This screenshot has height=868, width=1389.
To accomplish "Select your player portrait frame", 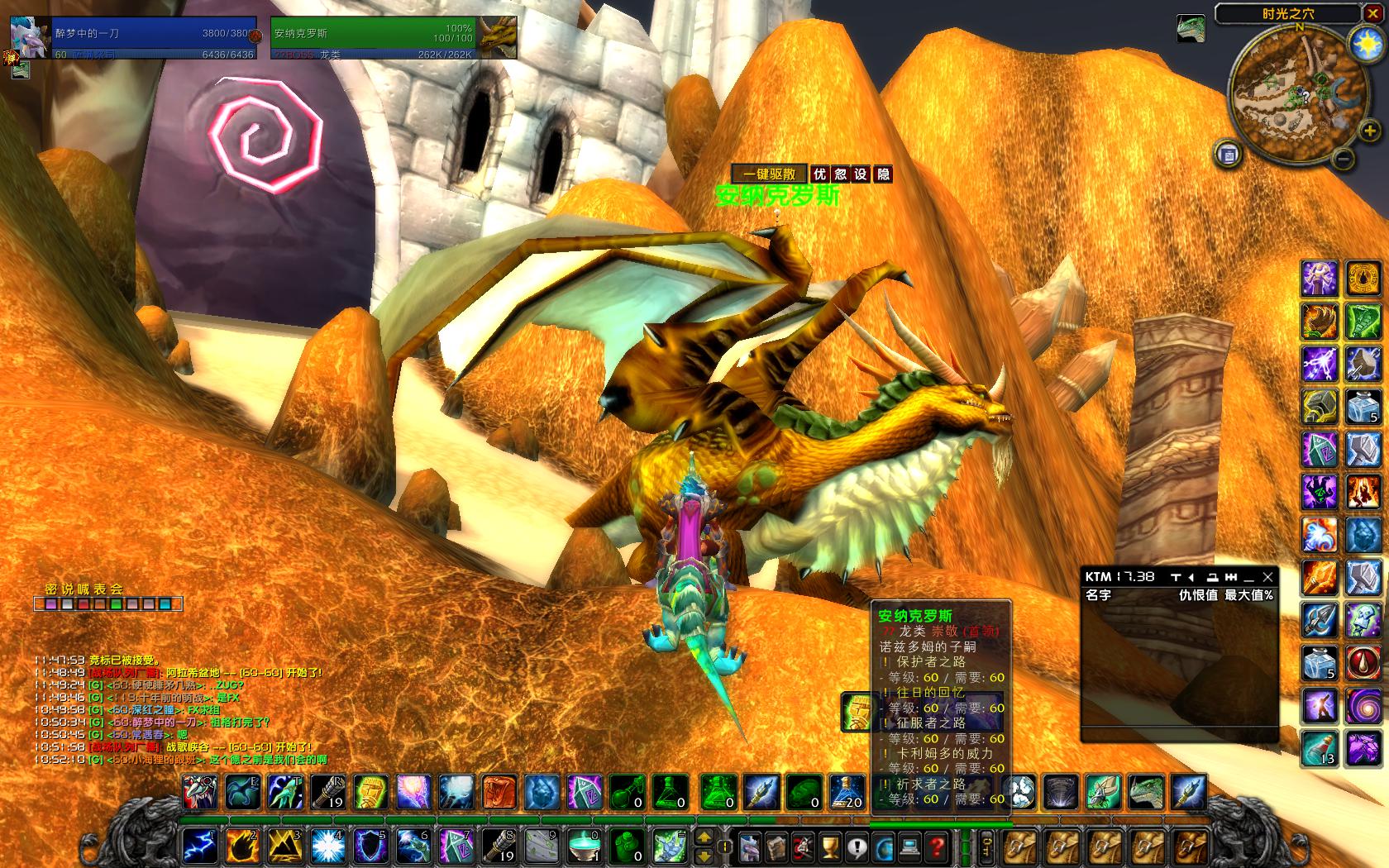I will coord(30,37).
